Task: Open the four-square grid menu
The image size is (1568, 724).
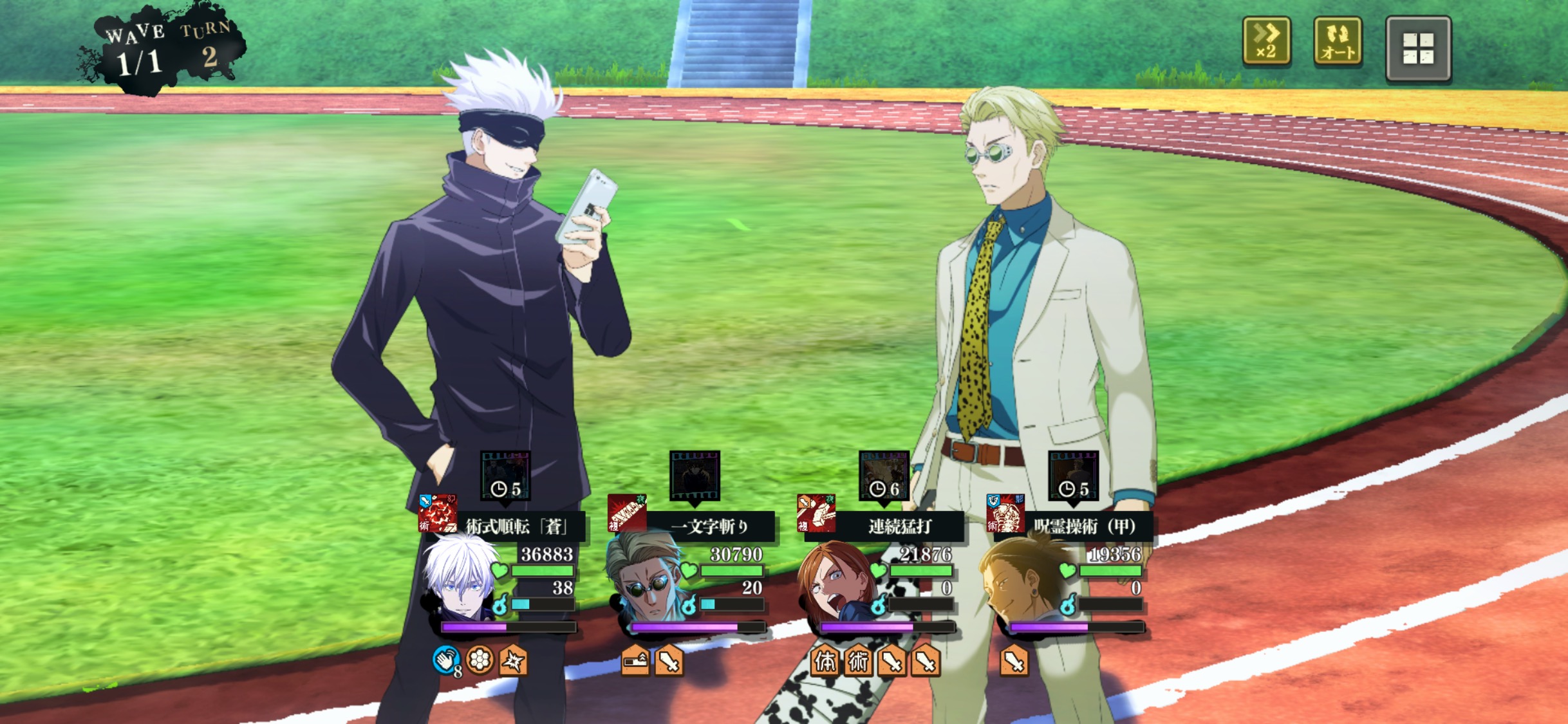Action: [x=1418, y=49]
